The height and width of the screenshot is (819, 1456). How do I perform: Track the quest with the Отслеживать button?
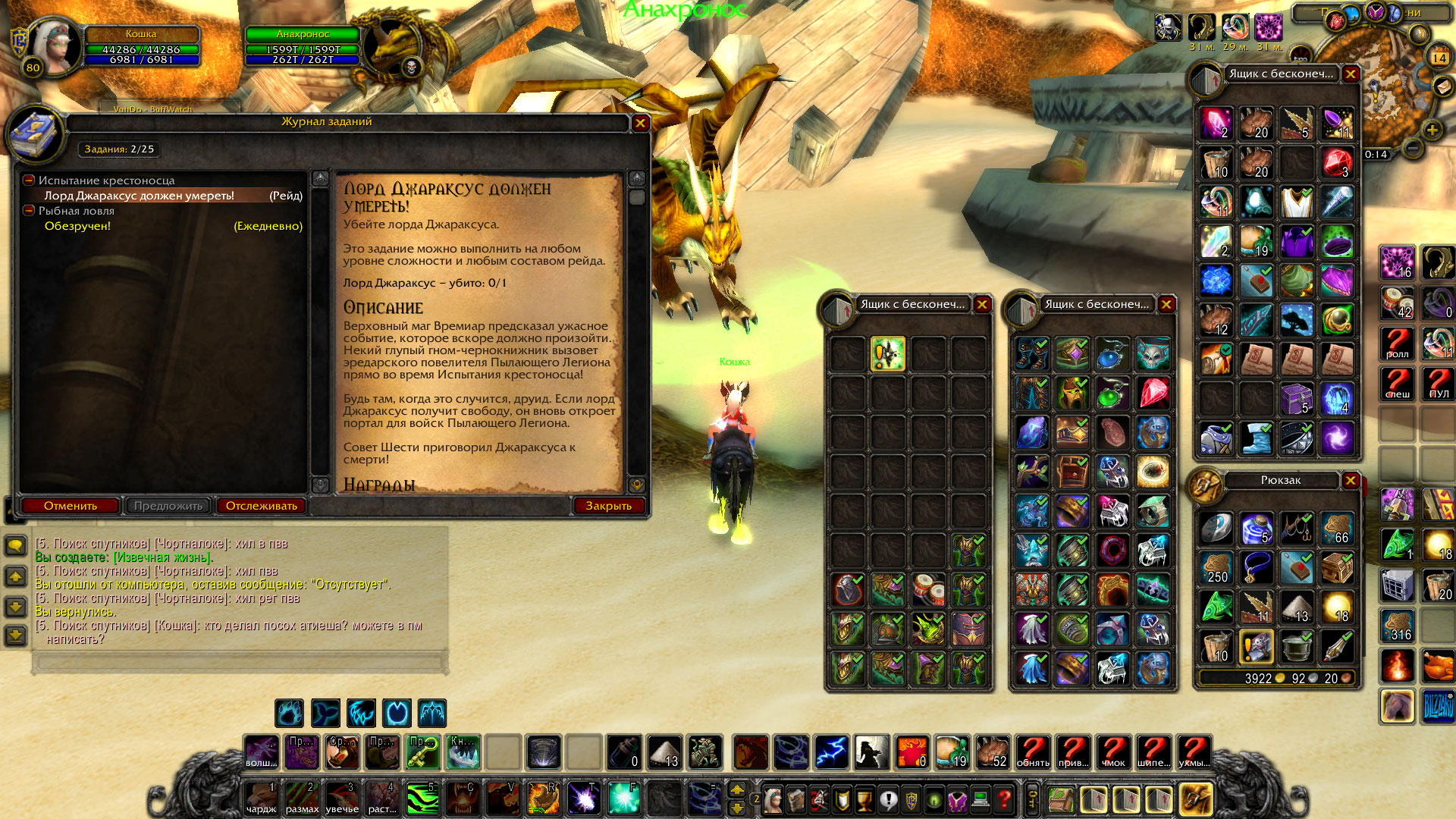click(x=261, y=506)
